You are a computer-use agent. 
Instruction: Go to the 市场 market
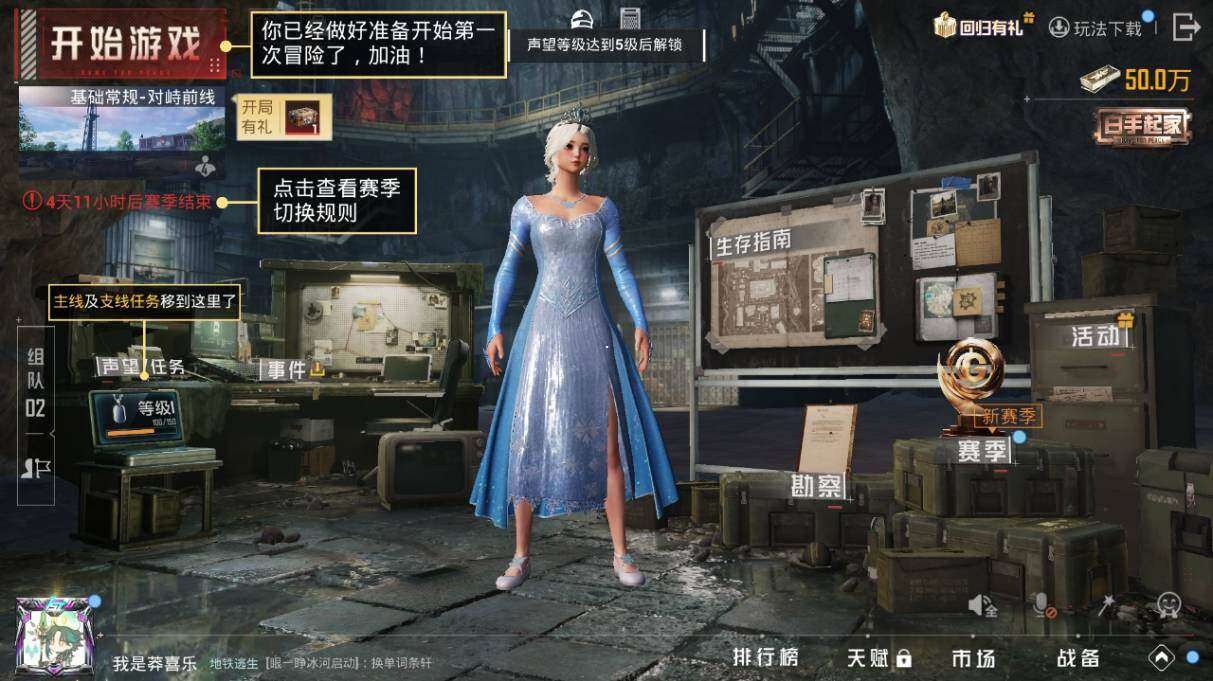tap(973, 657)
